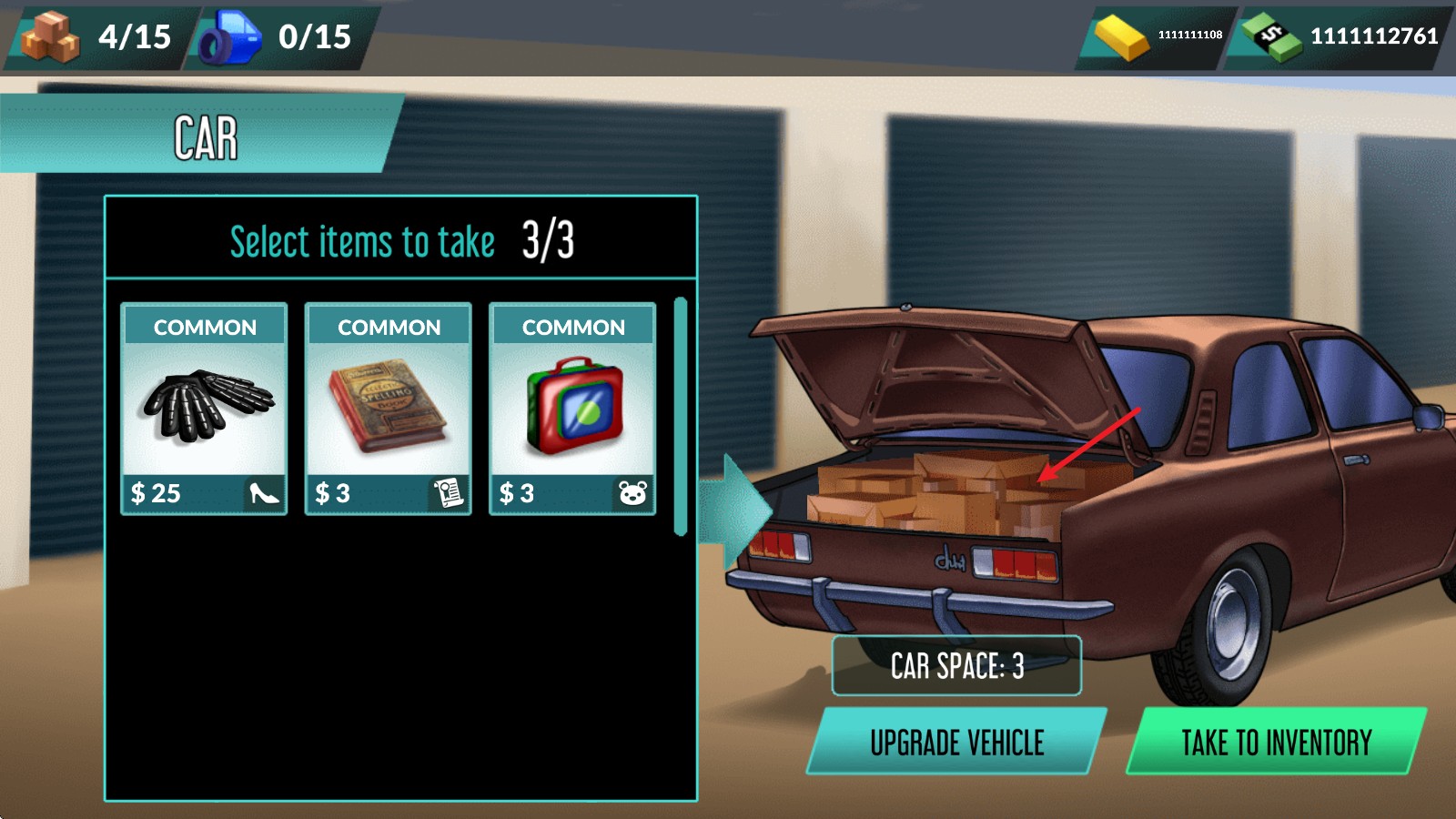
Task: Open the cash money counter
Action: (x=1340, y=36)
